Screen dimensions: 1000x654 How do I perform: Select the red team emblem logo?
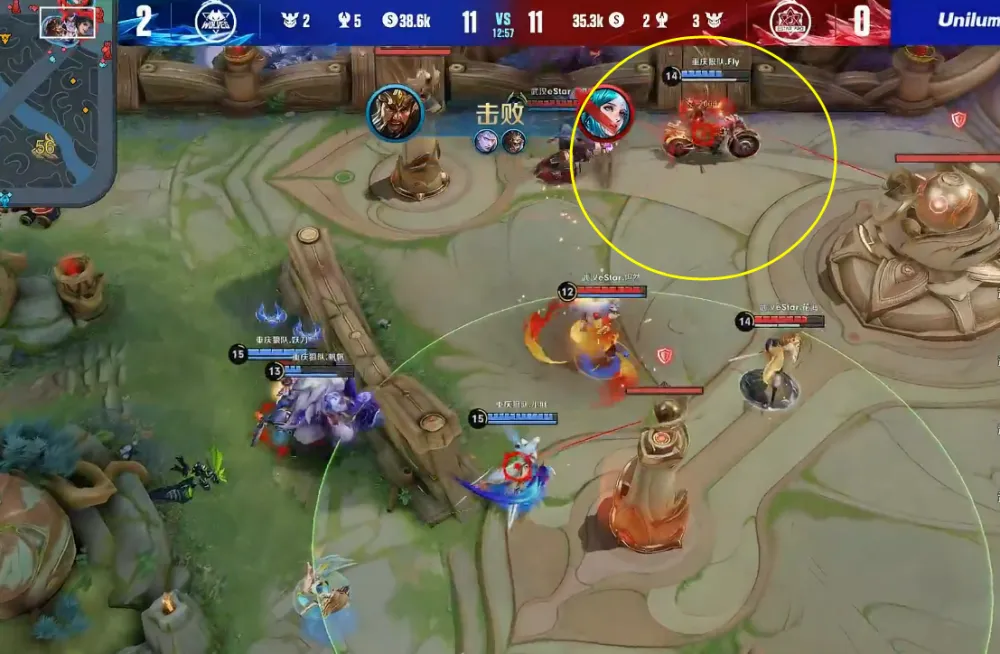[x=790, y=21]
